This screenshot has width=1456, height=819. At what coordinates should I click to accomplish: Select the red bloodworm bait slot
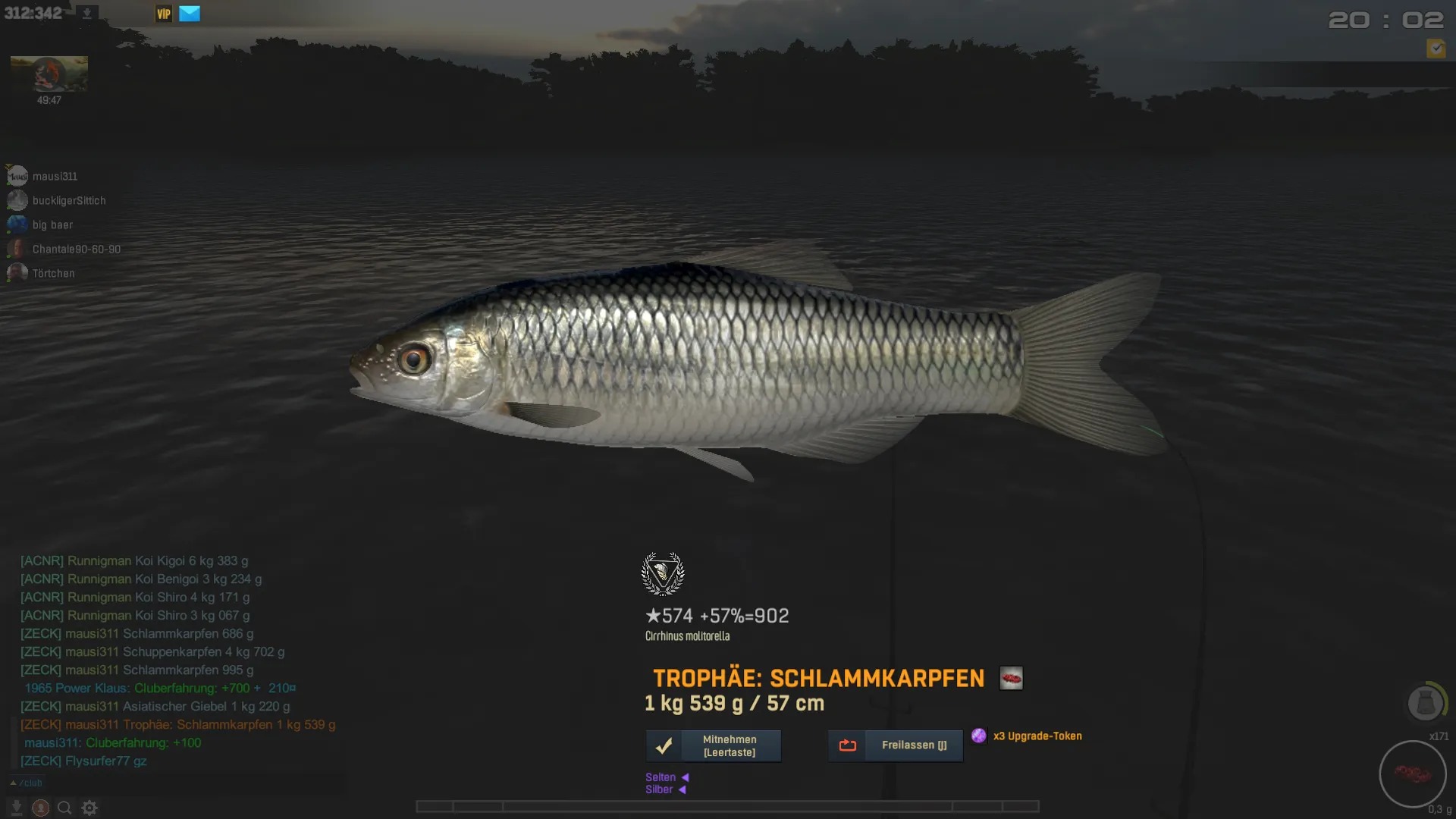[1412, 774]
